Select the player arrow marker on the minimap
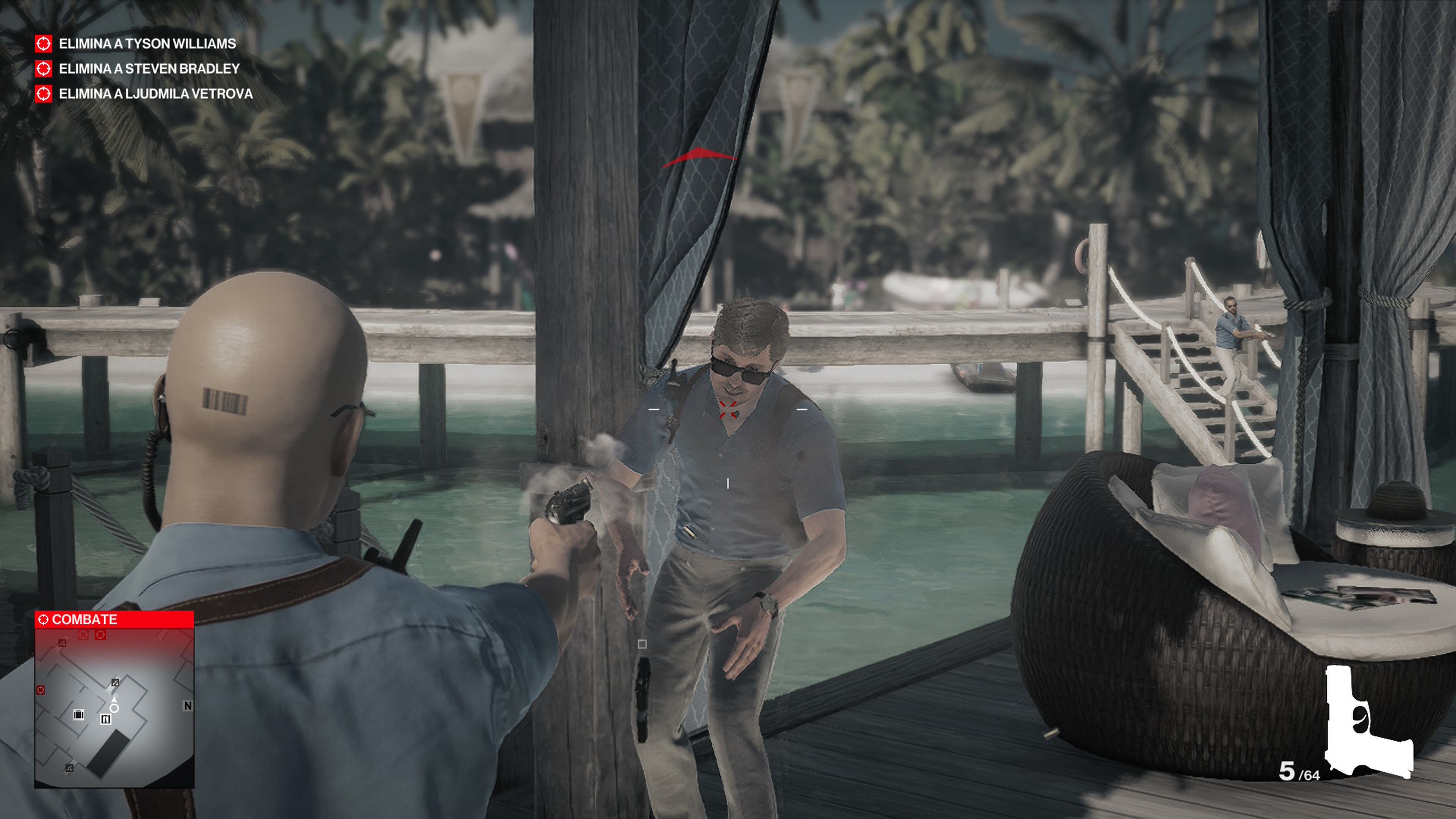This screenshot has width=1456, height=819. (115, 700)
